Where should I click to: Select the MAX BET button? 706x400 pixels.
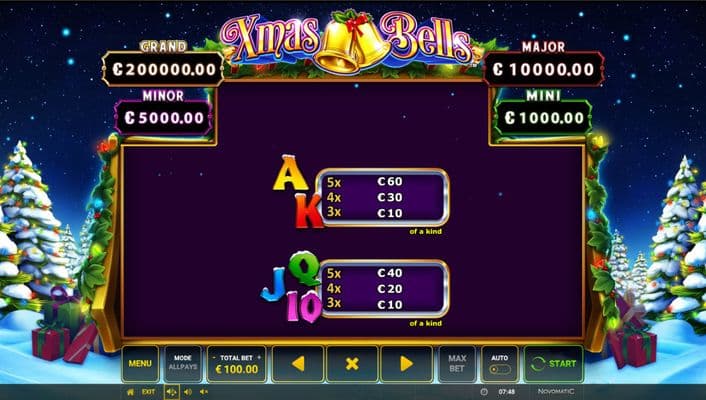456,364
